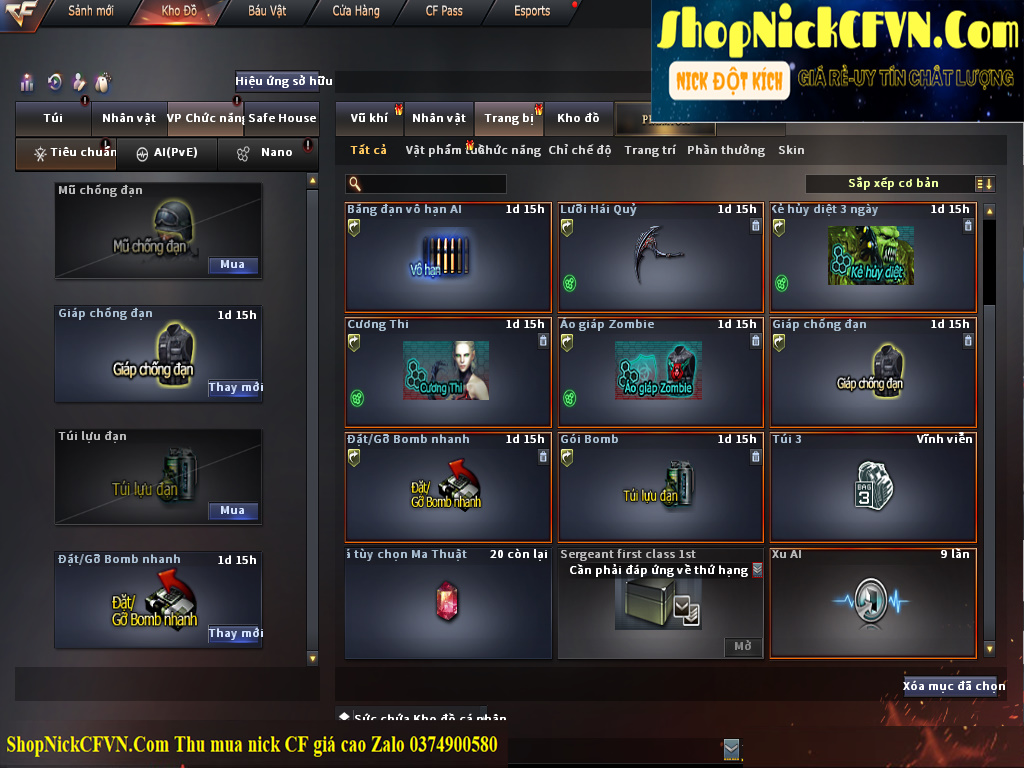This screenshot has height=768, width=1024.
Task: Open the Sảnh mới lobby tab
Action: coord(90,11)
